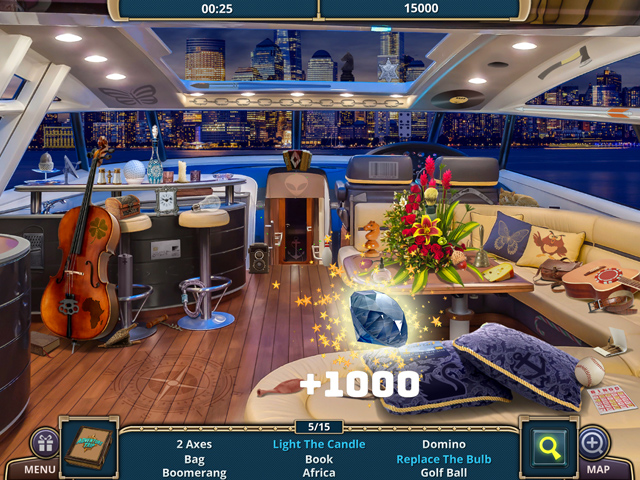The width and height of the screenshot is (640, 480).
Task: Select 'Replace The Bulb' task in list
Action: pyautogui.click(x=444, y=459)
